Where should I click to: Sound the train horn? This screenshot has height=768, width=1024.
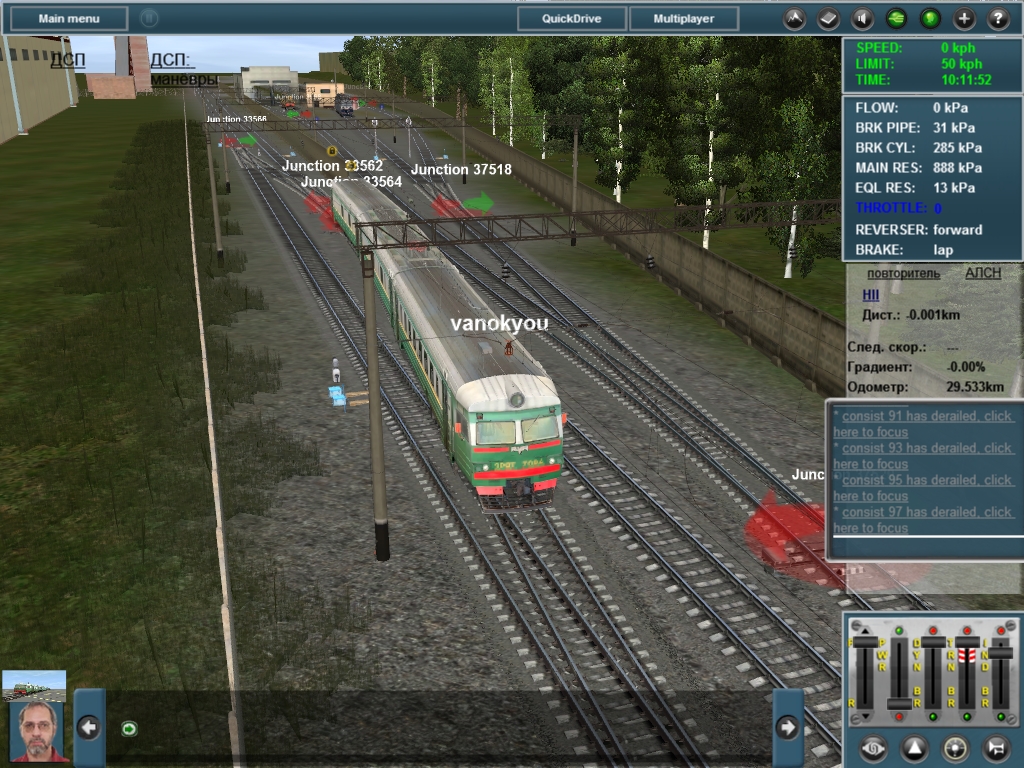(872, 748)
